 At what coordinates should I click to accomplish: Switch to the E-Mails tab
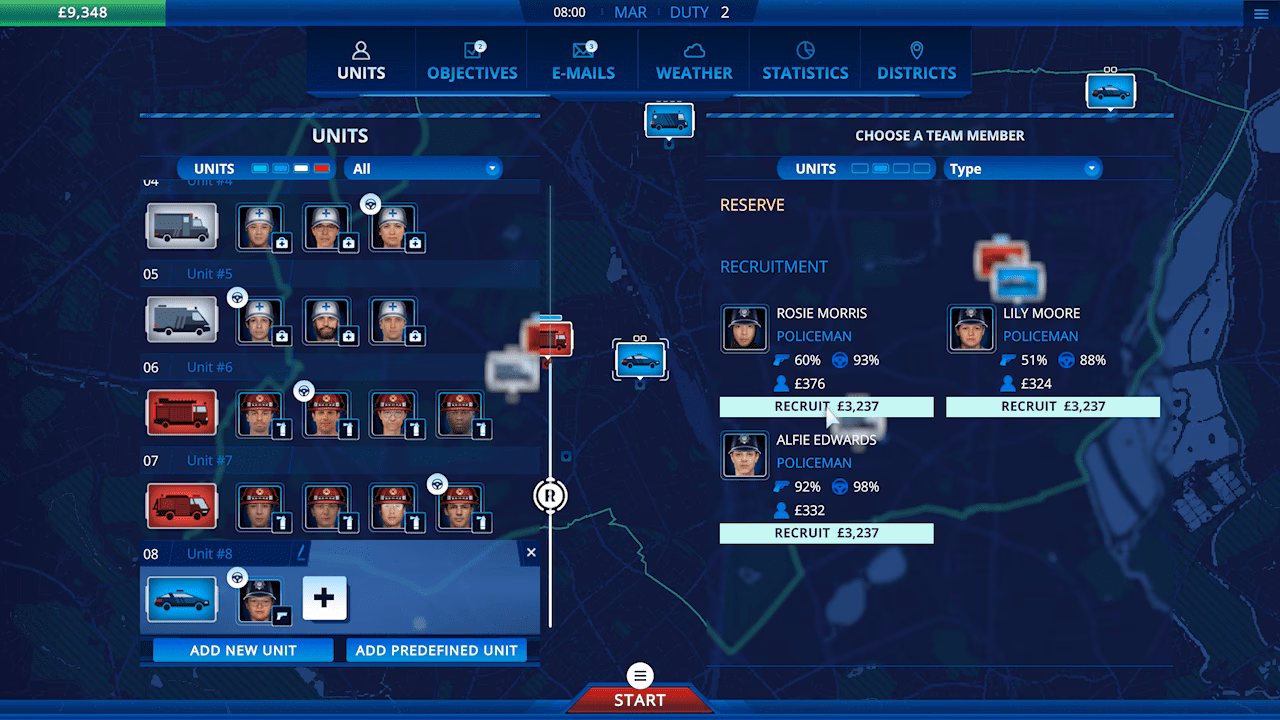[583, 61]
